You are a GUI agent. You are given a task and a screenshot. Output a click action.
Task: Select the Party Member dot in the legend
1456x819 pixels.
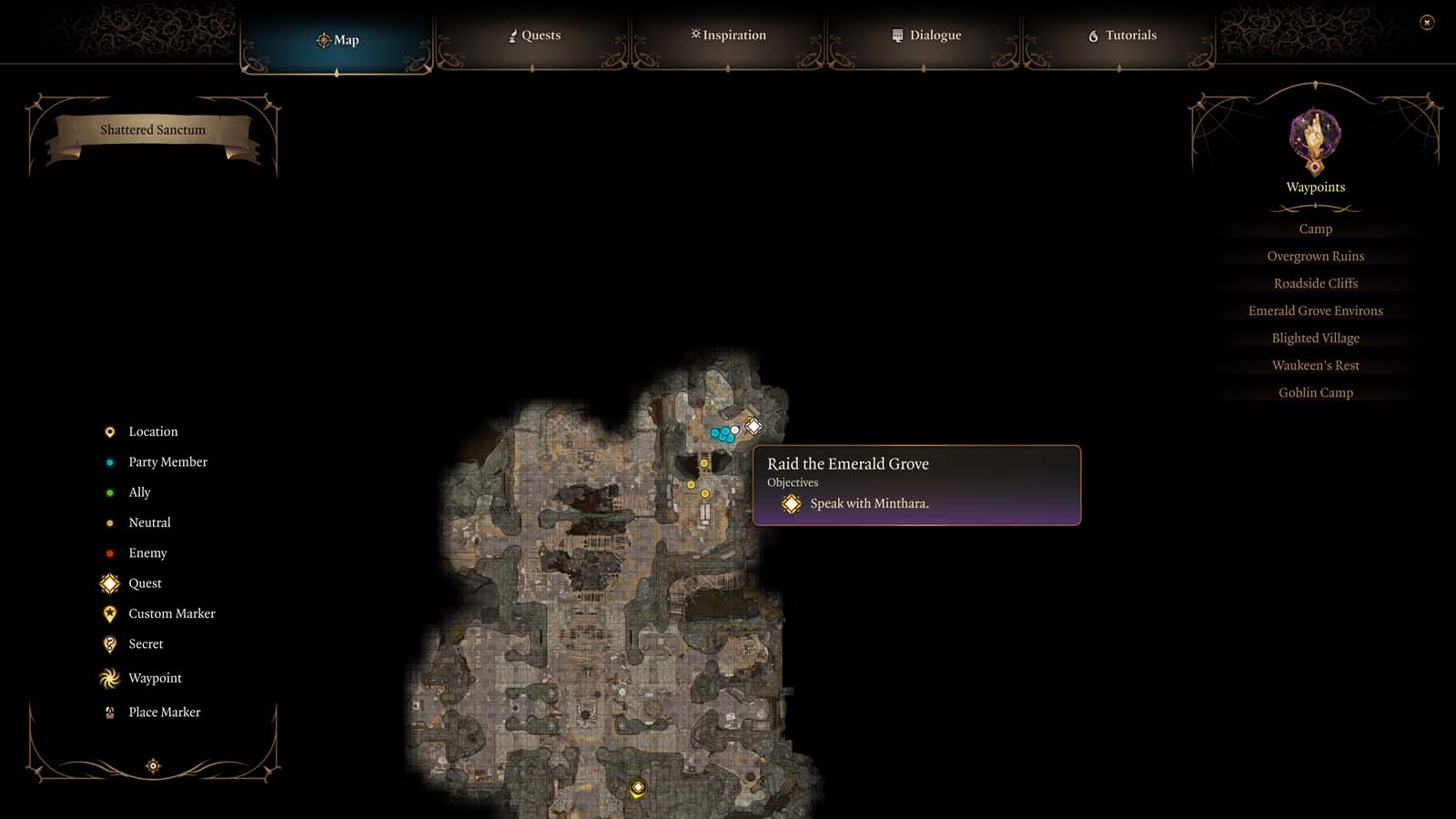(110, 461)
